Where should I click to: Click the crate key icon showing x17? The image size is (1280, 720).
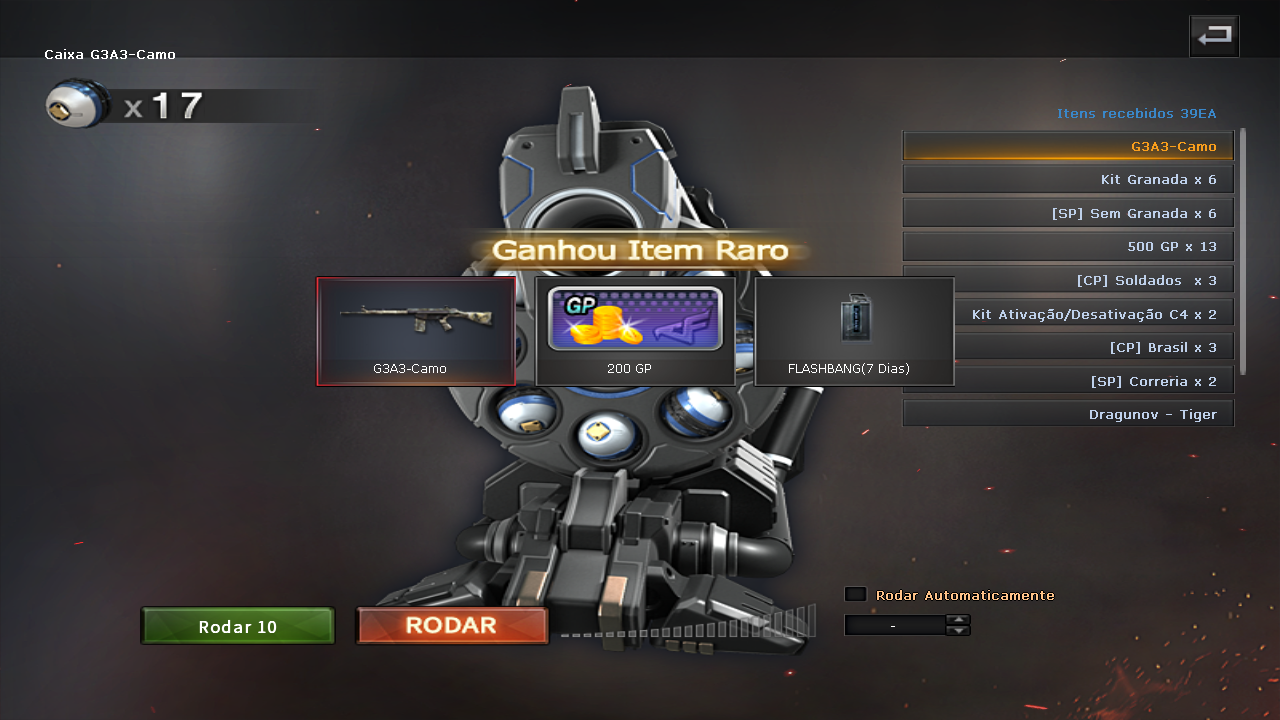[x=75, y=104]
